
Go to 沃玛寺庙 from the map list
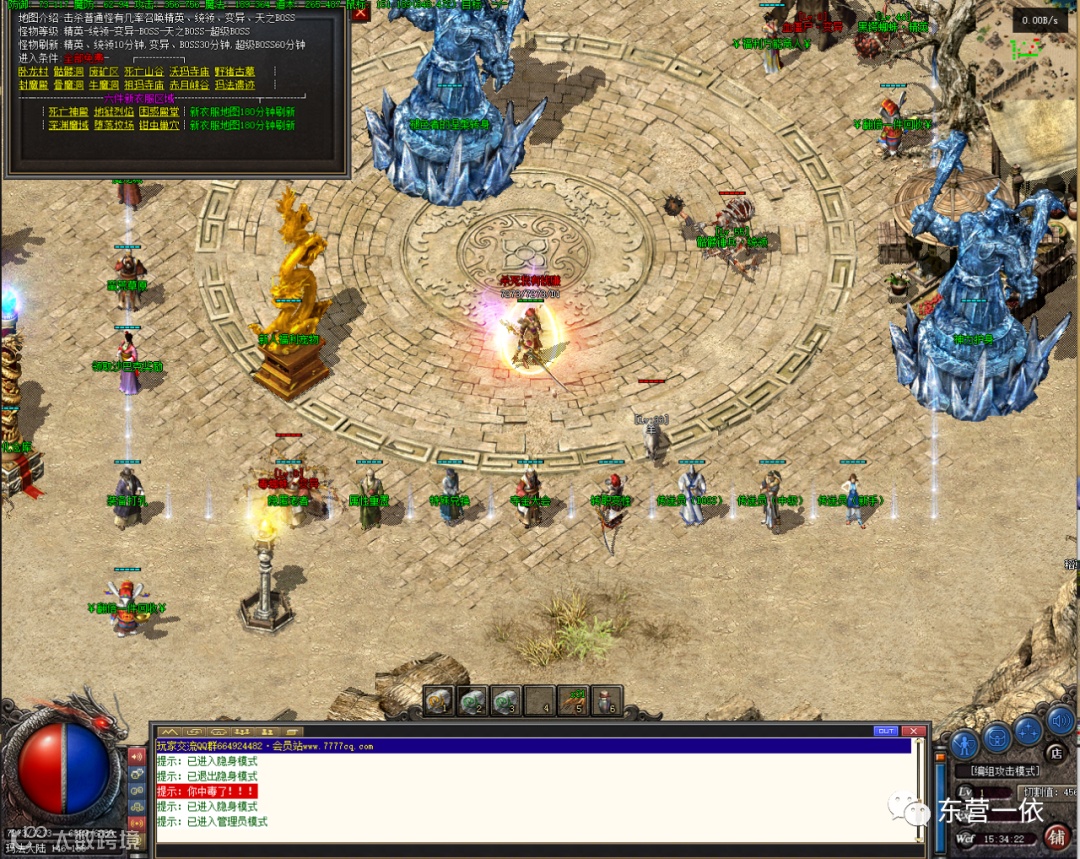(189, 72)
